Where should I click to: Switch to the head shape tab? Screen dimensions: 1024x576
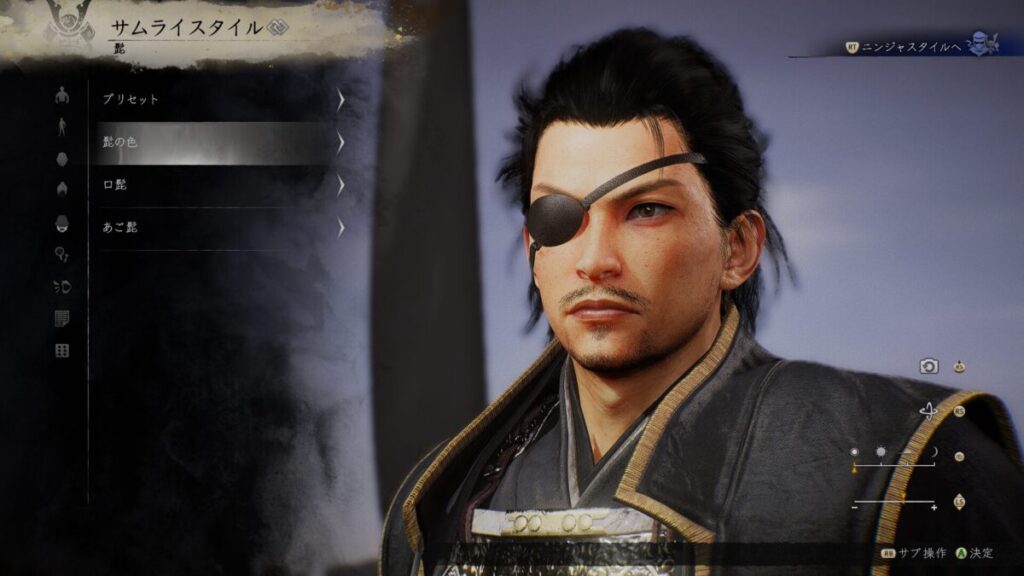[x=62, y=159]
